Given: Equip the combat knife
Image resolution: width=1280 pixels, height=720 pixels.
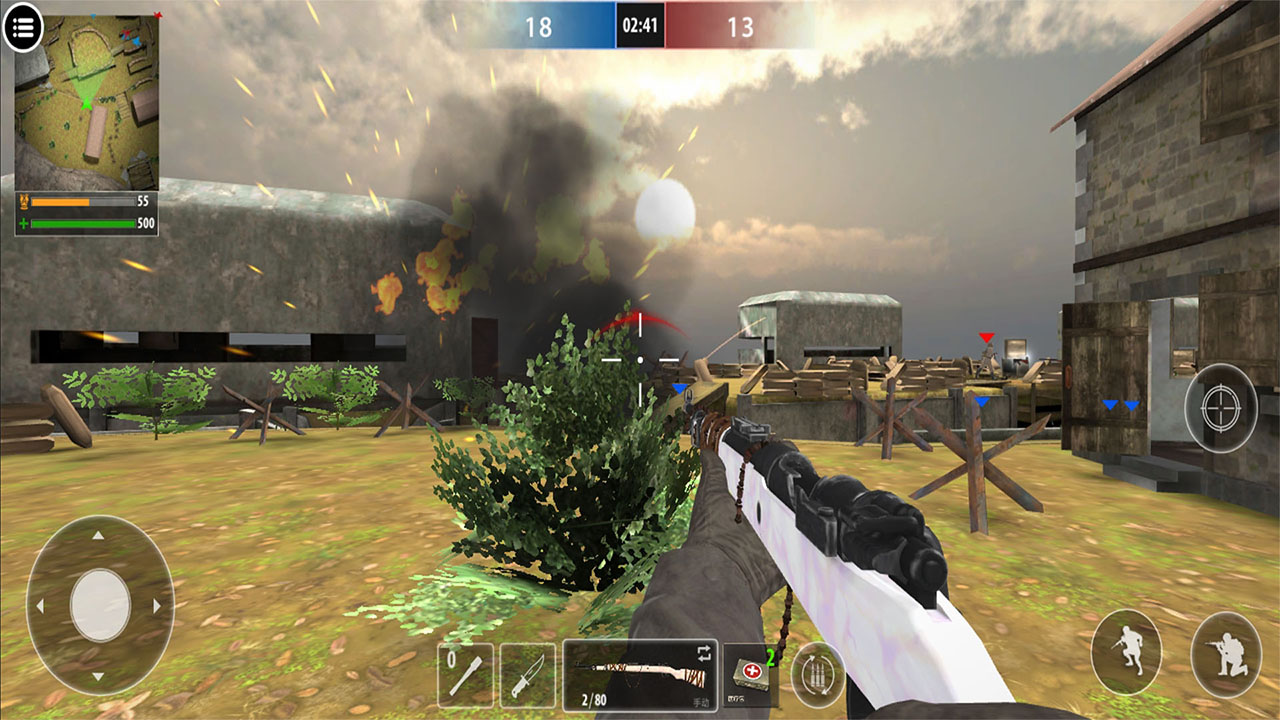Looking at the screenshot, I should click(x=527, y=675).
